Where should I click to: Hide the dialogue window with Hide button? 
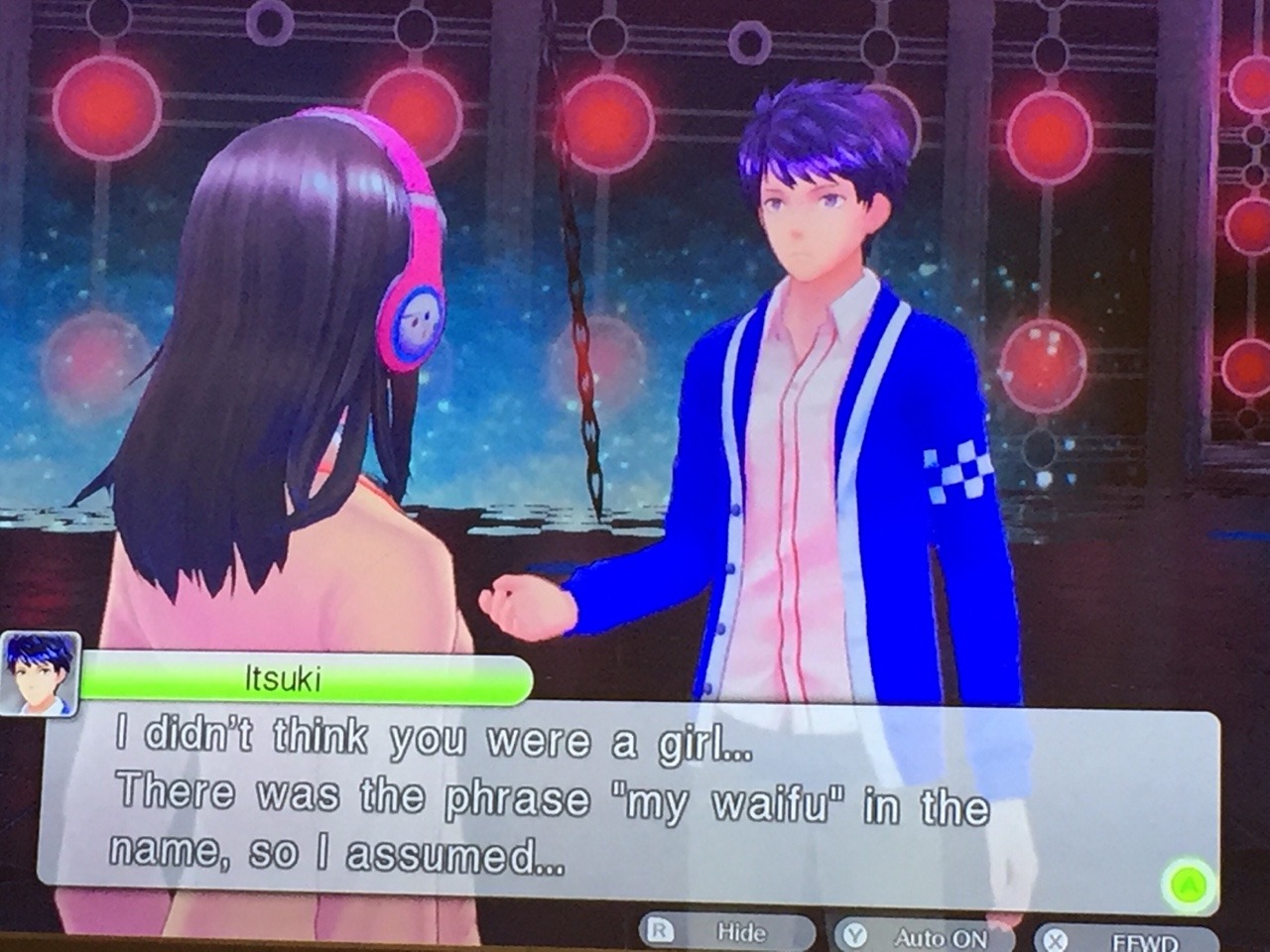click(729, 932)
